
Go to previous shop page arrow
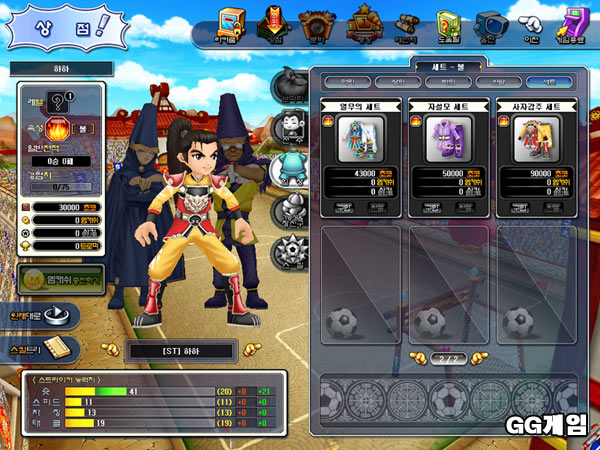tap(418, 357)
